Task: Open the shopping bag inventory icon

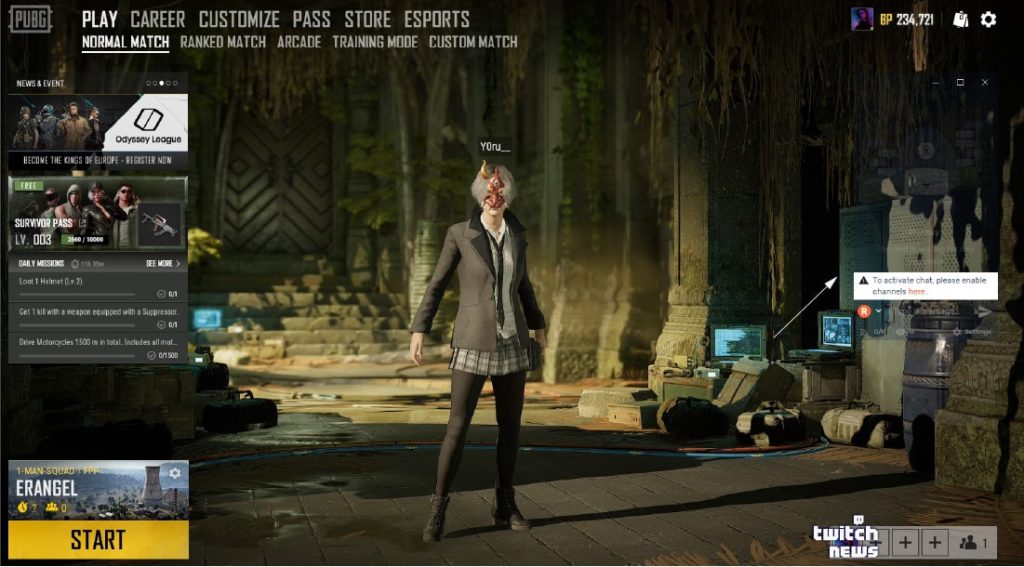Action: [x=961, y=19]
